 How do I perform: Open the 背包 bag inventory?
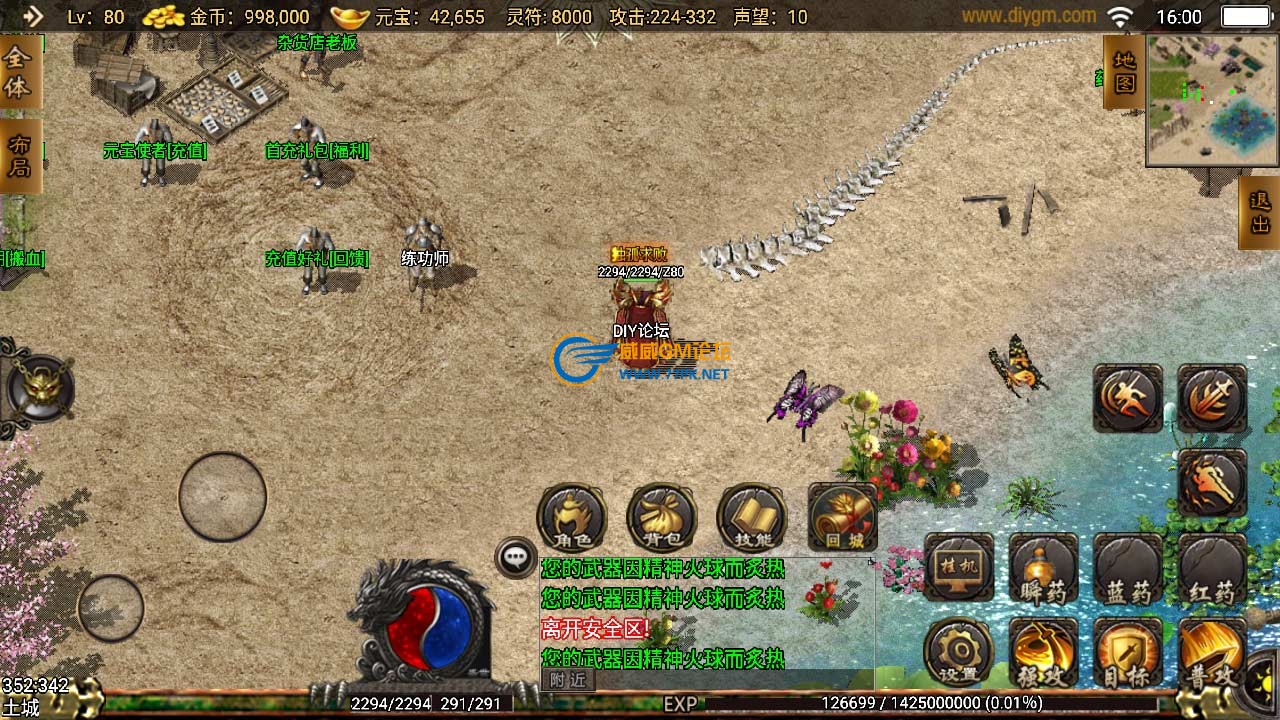[x=661, y=518]
